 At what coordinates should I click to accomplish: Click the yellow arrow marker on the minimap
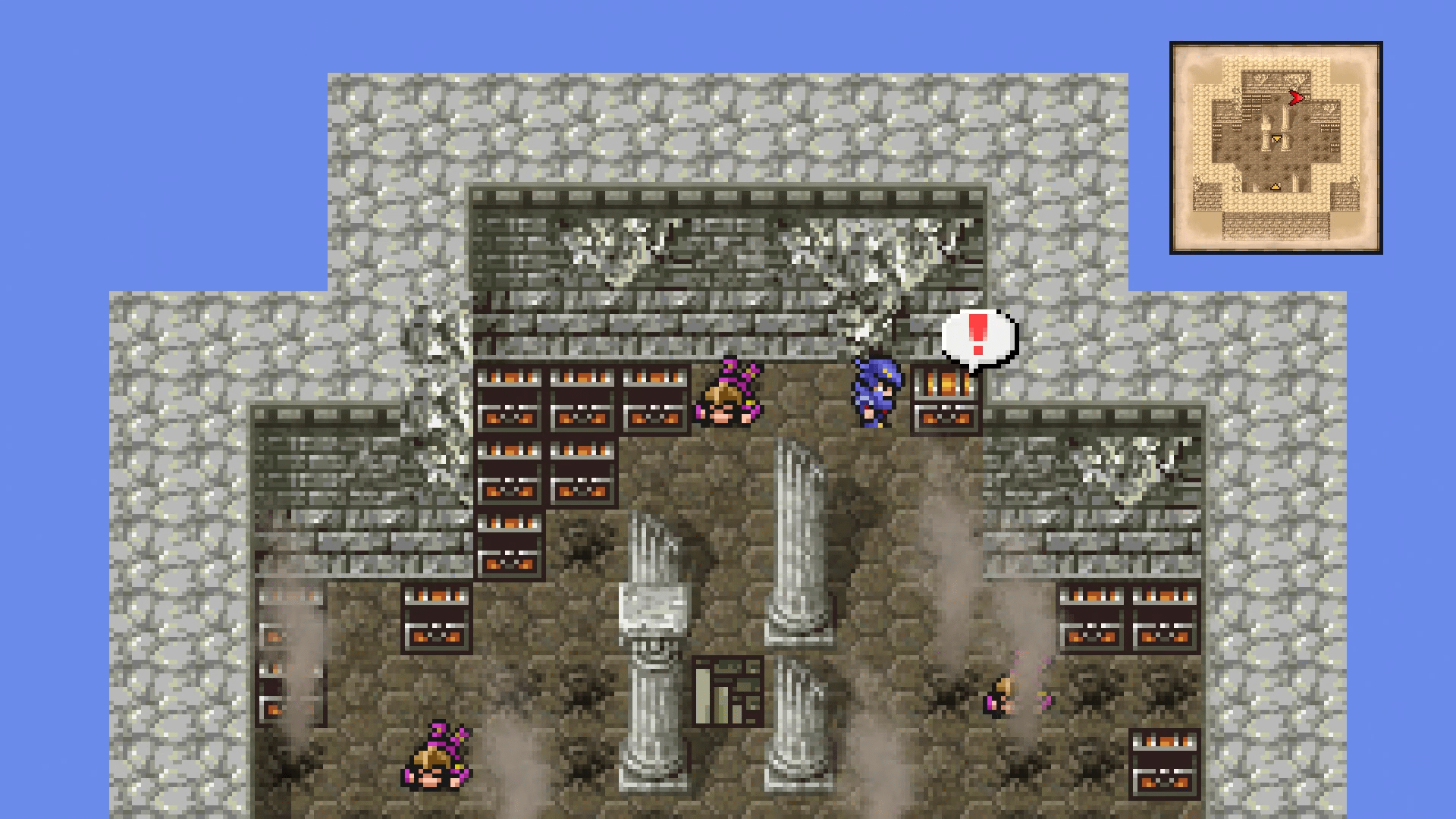1277,139
